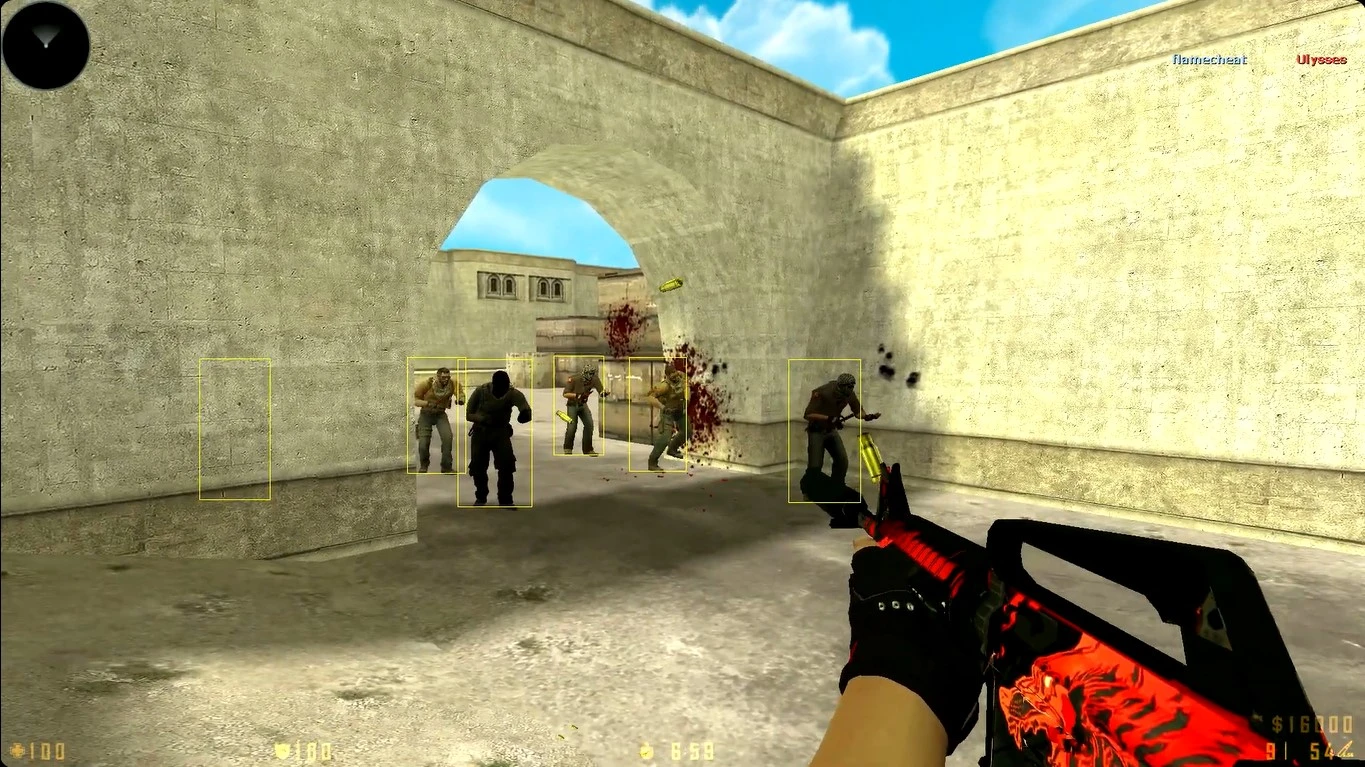Image resolution: width=1365 pixels, height=767 pixels.
Task: Click the radar arrow indicator top-left
Action: click(x=44, y=36)
